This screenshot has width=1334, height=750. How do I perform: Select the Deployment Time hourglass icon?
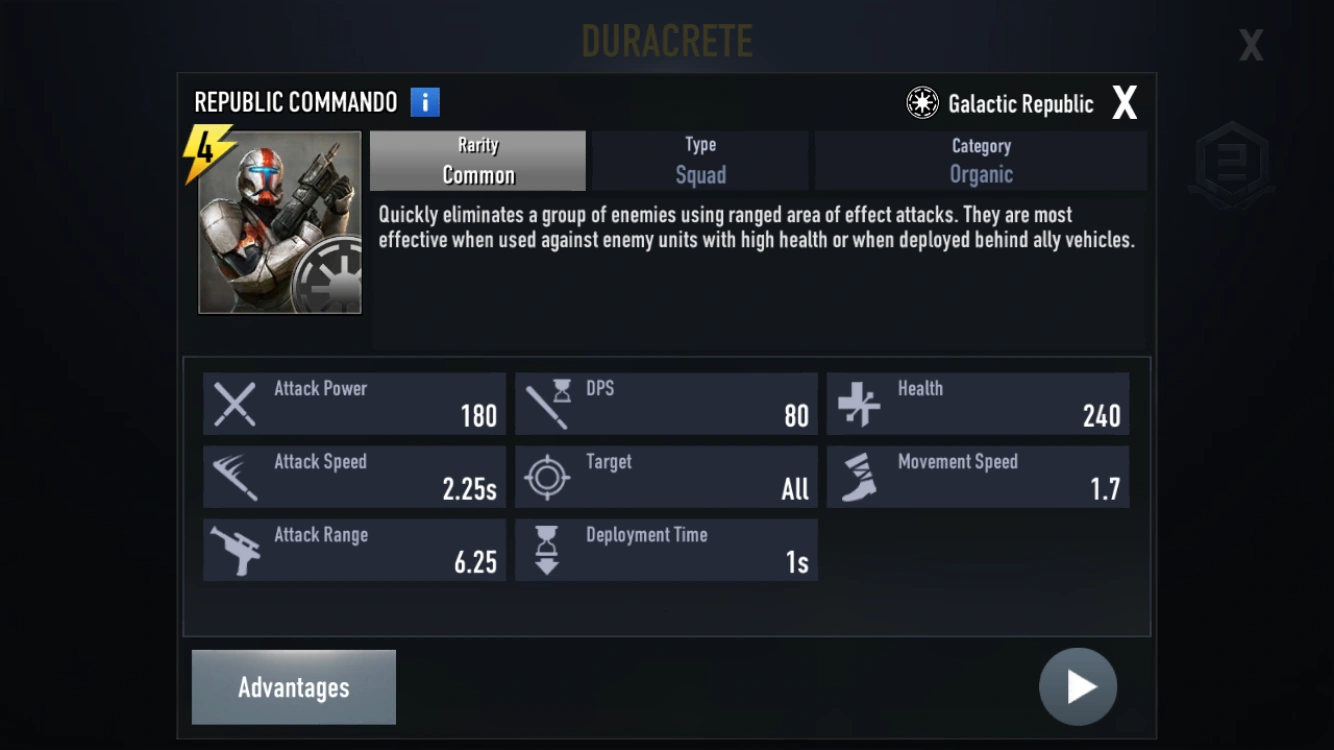(x=546, y=549)
